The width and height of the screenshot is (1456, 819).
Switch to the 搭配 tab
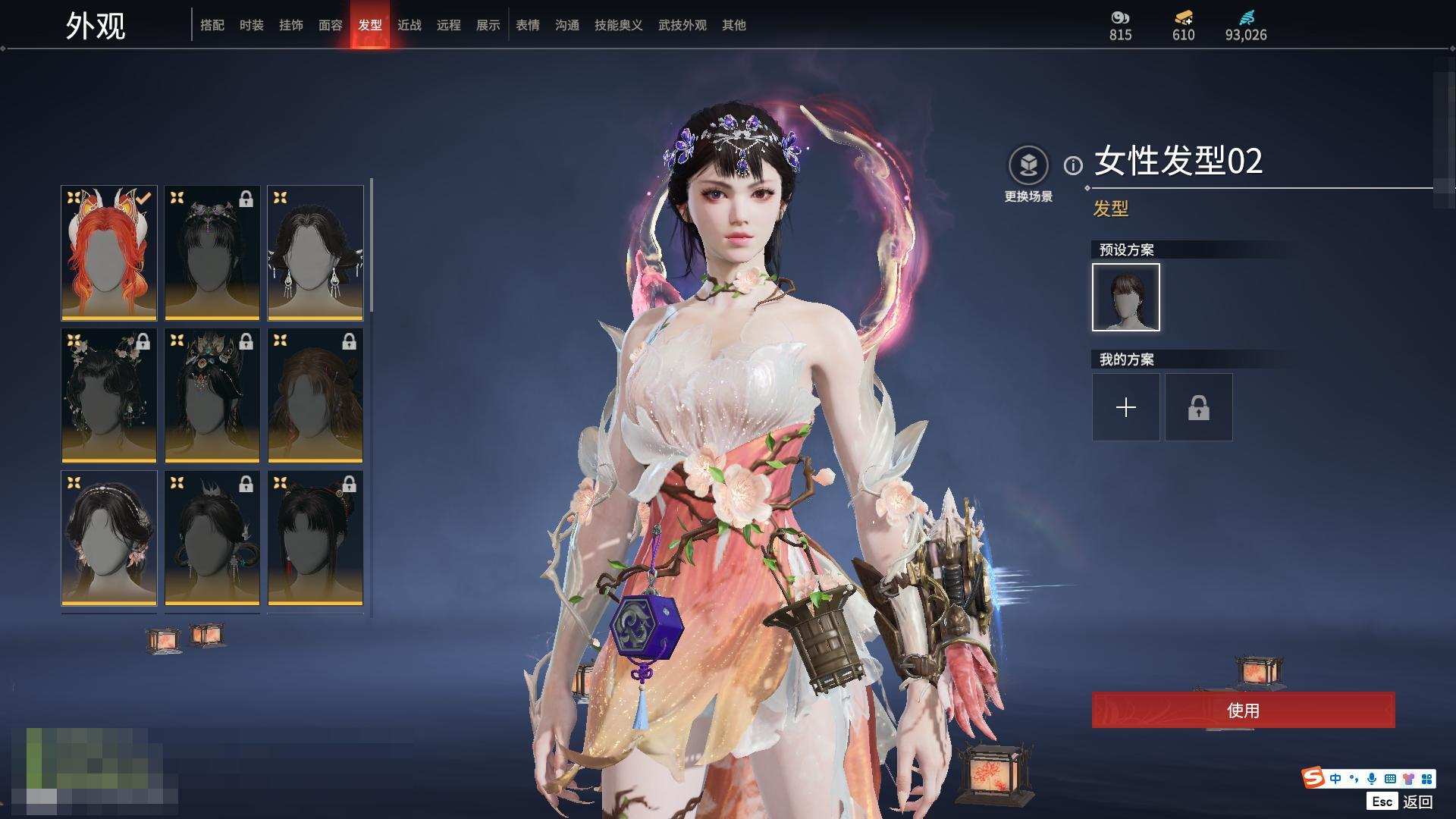212,25
